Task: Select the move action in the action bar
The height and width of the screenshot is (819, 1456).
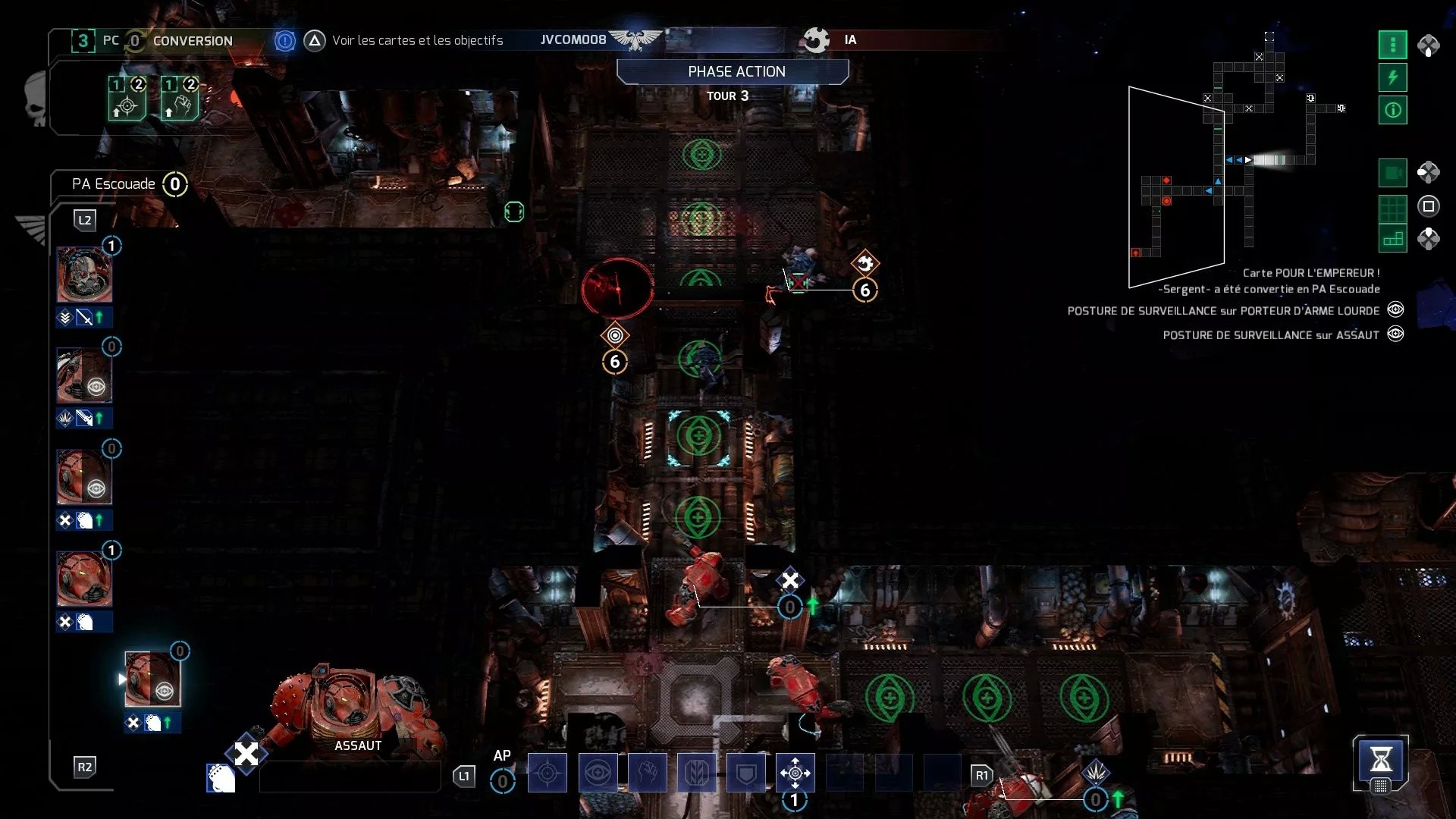Action: tap(795, 773)
